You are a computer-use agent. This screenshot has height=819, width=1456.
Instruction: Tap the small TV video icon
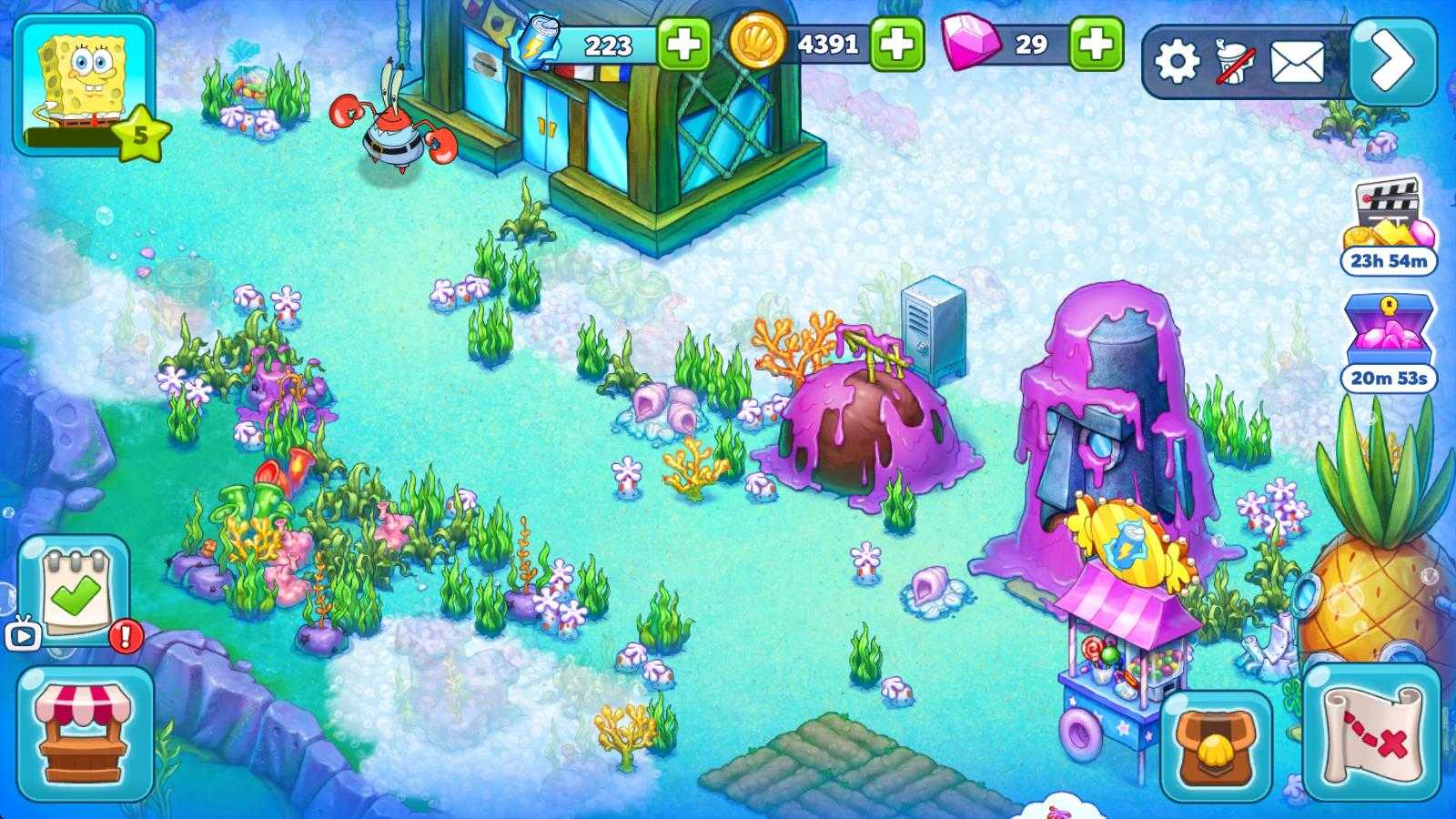23,634
